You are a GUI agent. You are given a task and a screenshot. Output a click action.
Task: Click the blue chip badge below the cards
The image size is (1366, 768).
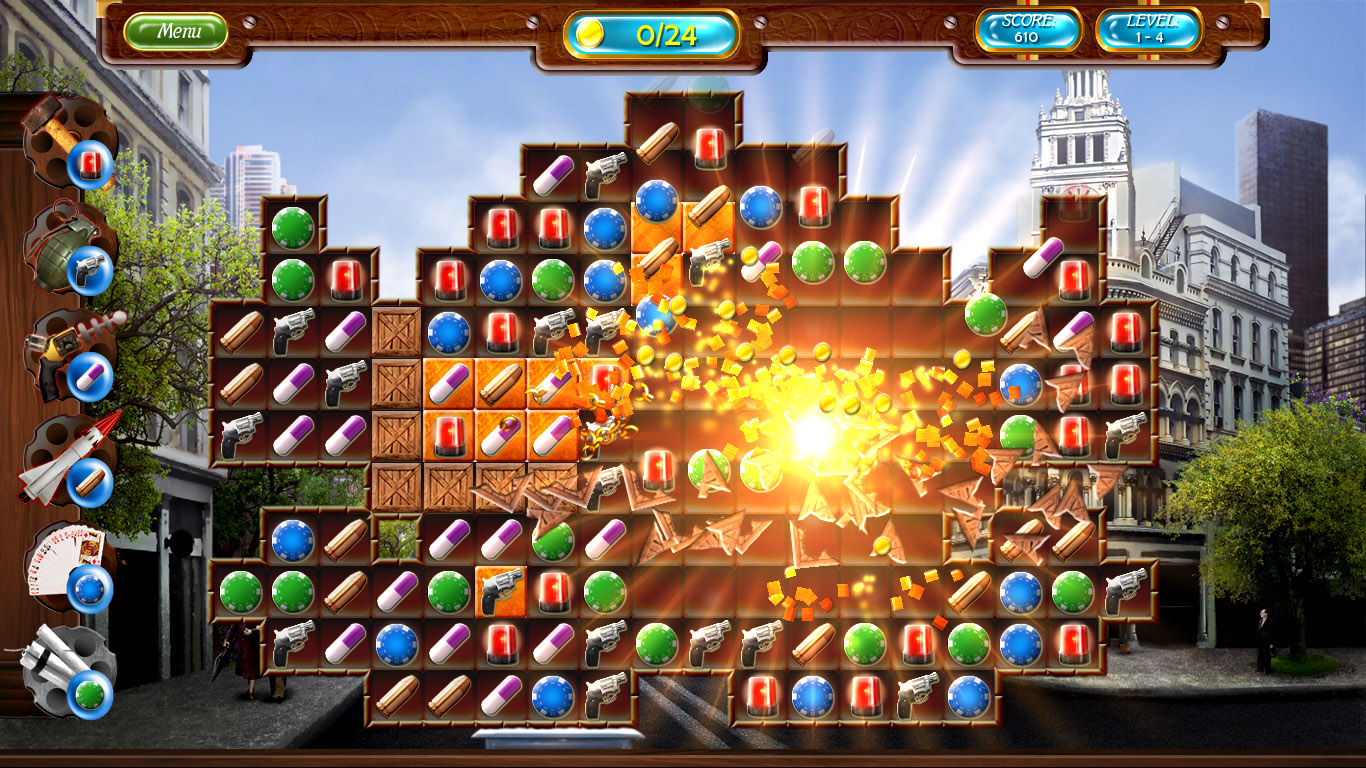click(88, 590)
